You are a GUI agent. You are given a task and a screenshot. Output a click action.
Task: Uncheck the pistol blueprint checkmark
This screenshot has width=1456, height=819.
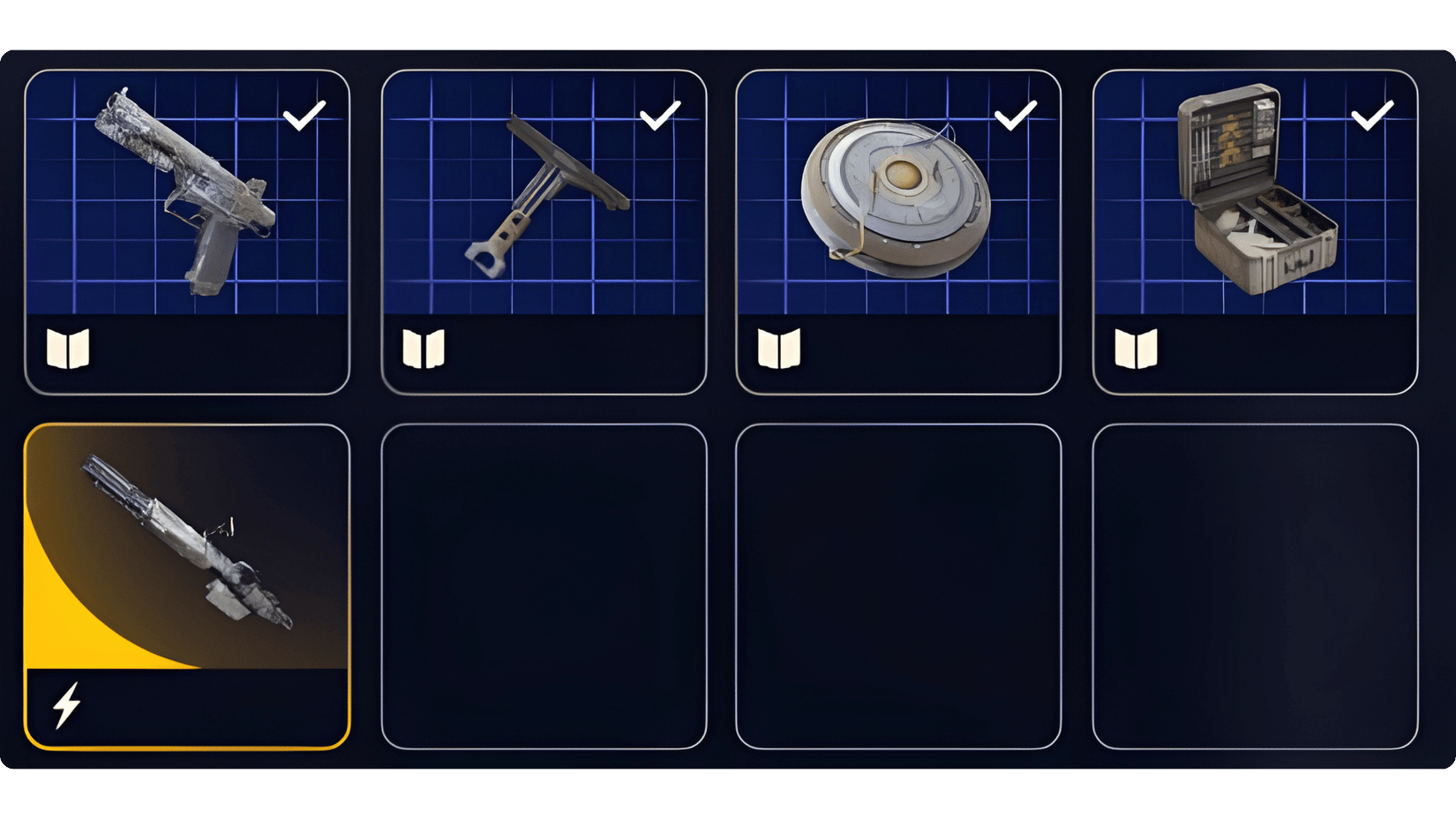pyautogui.click(x=306, y=113)
